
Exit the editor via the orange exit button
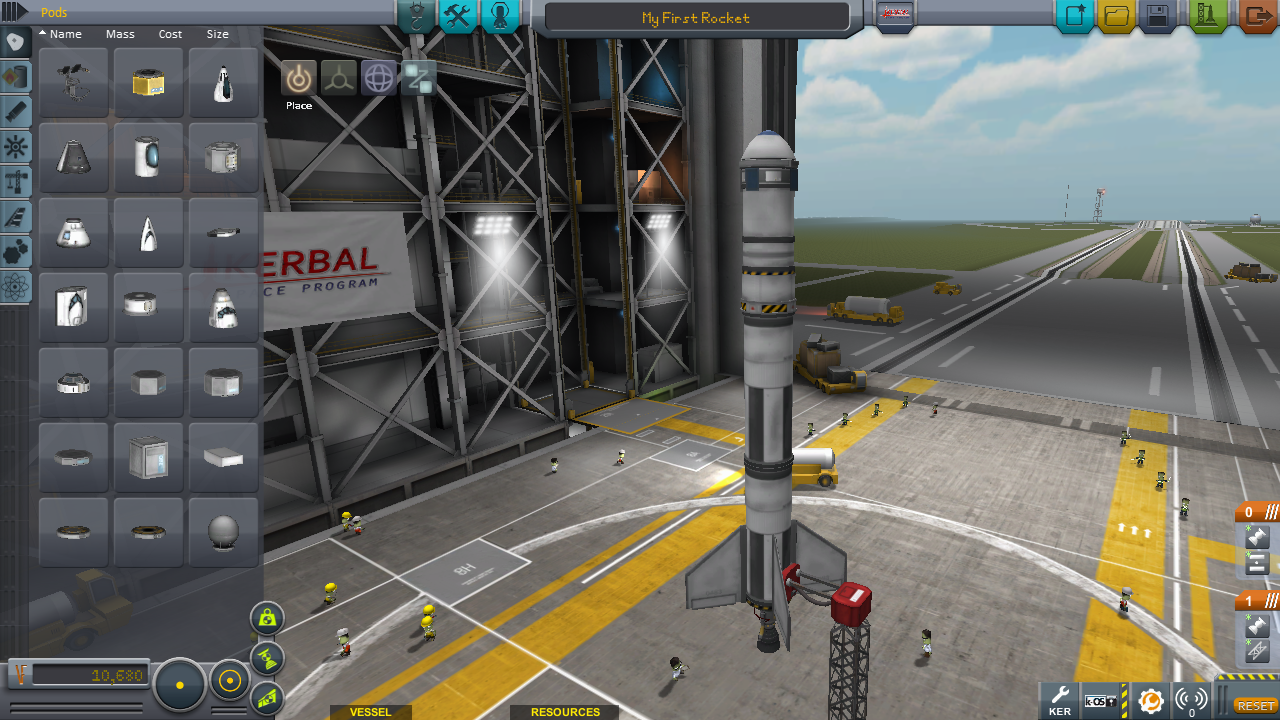(1256, 16)
